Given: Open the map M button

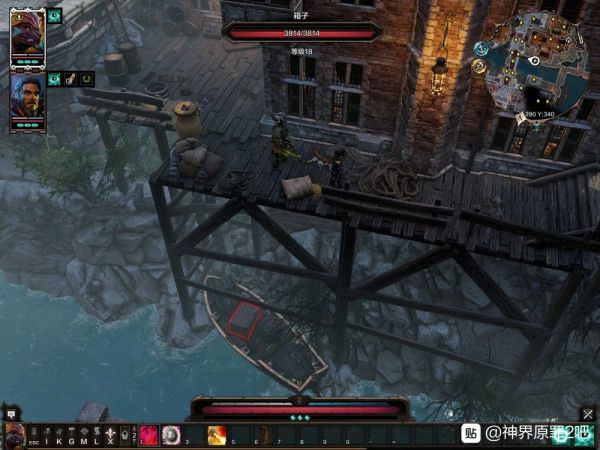Looking at the screenshot, I should pyautogui.click(x=83, y=435).
